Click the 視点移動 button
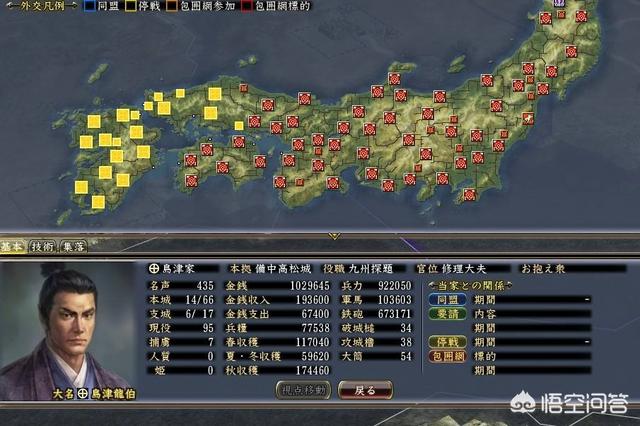This screenshot has height=426, width=640. click(x=302, y=389)
